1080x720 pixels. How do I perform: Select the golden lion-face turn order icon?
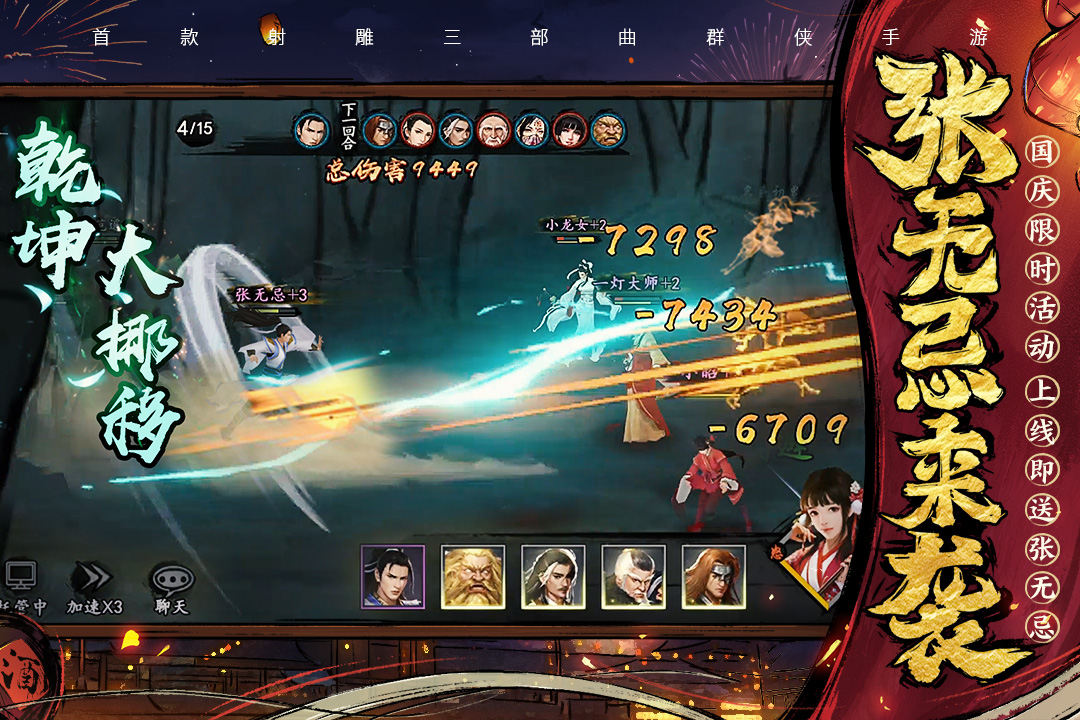tap(607, 130)
